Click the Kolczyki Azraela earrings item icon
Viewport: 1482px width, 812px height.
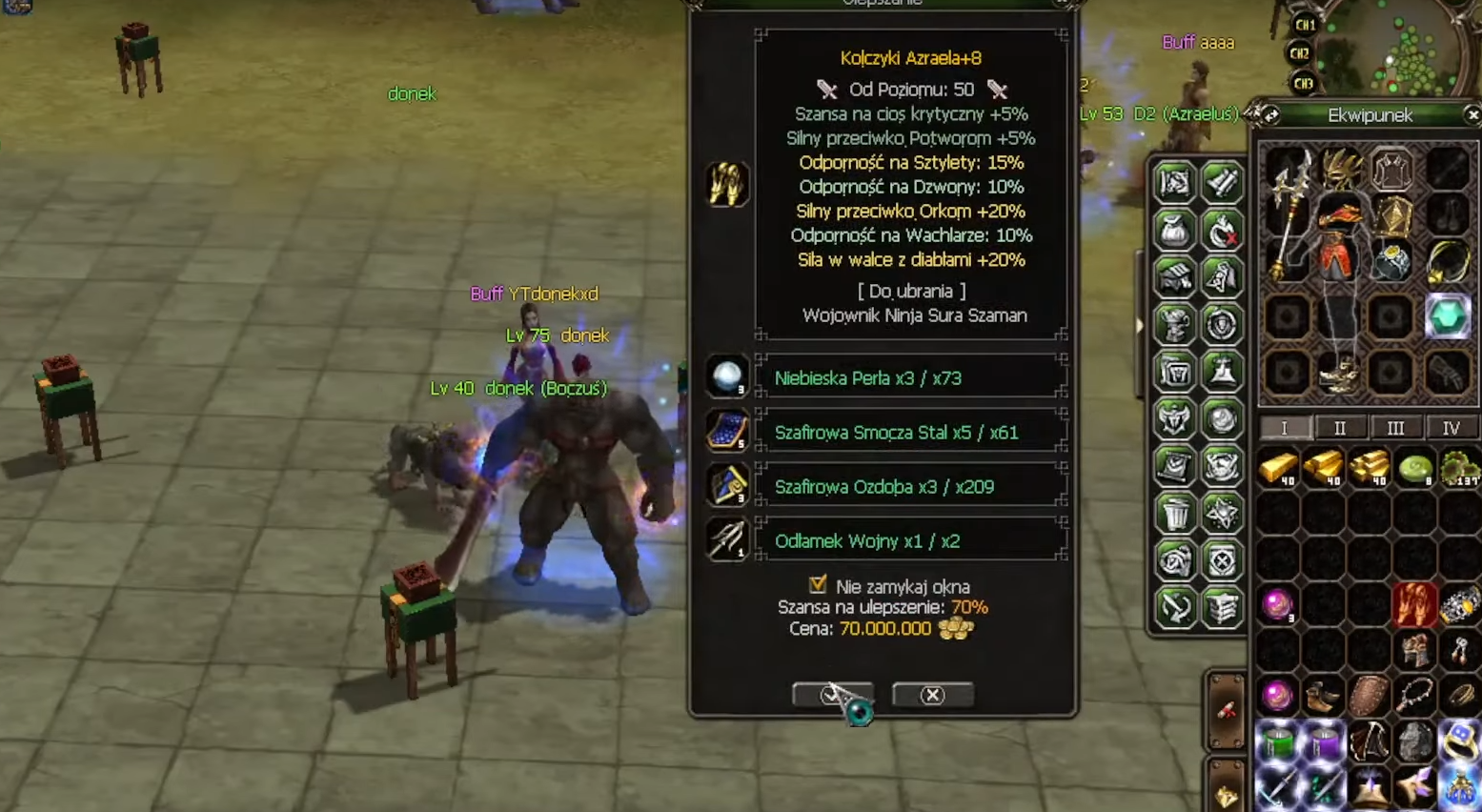(x=727, y=184)
